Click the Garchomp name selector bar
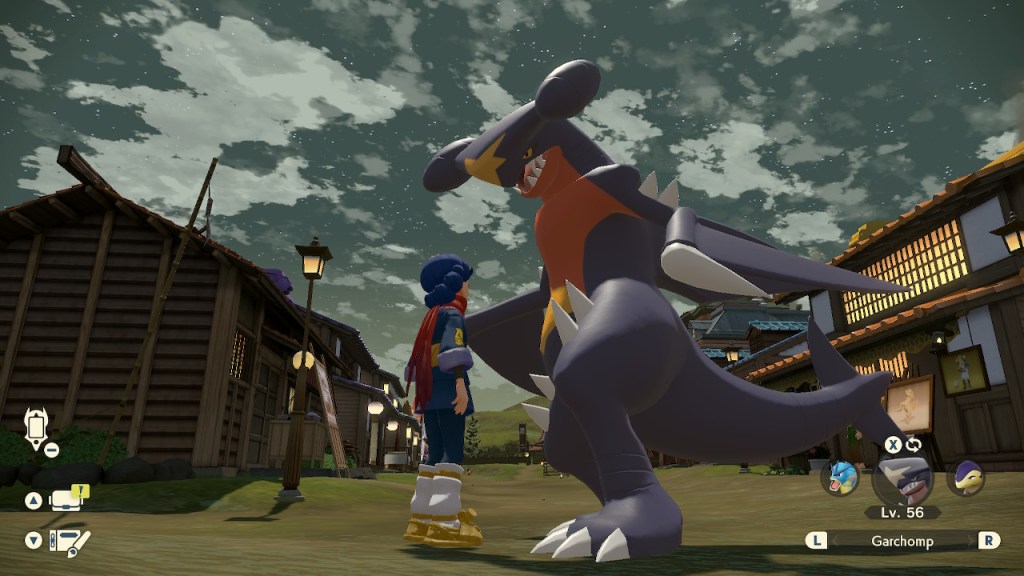 click(902, 540)
